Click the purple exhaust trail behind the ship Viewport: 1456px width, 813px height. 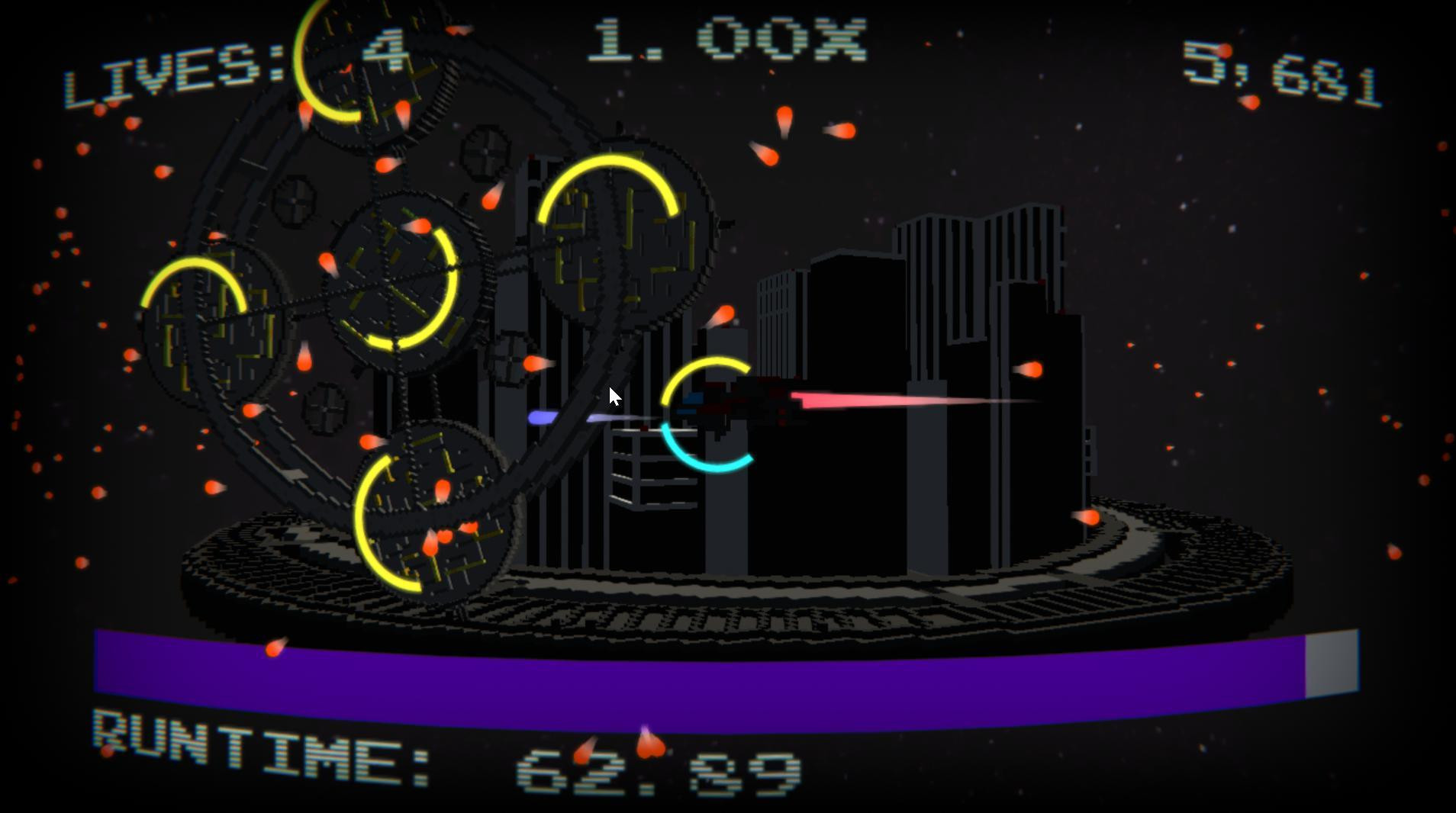[565, 416]
